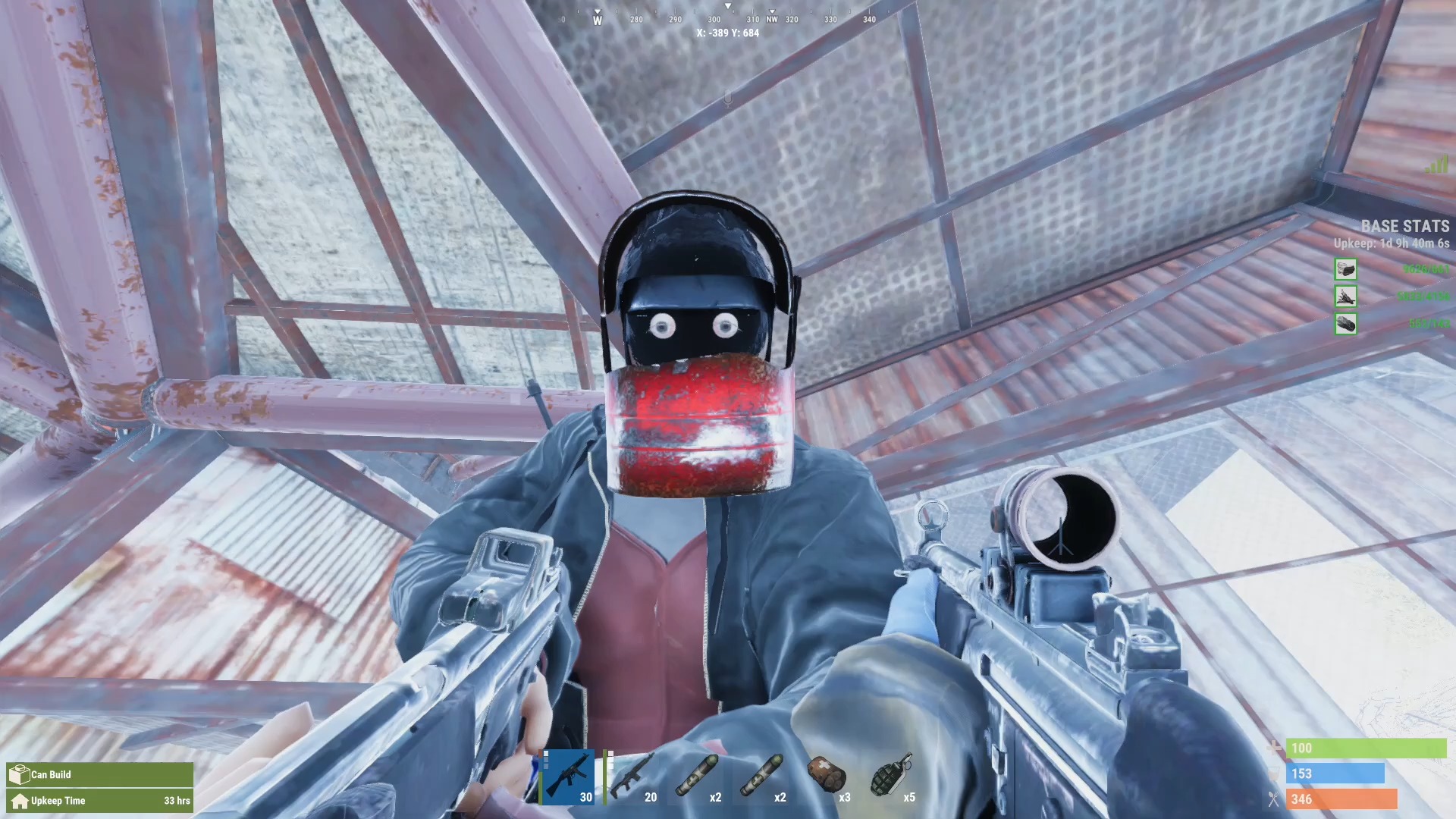The width and height of the screenshot is (1456, 819).
Task: Select the F1 grenade hotbar slot
Action: click(x=892, y=777)
